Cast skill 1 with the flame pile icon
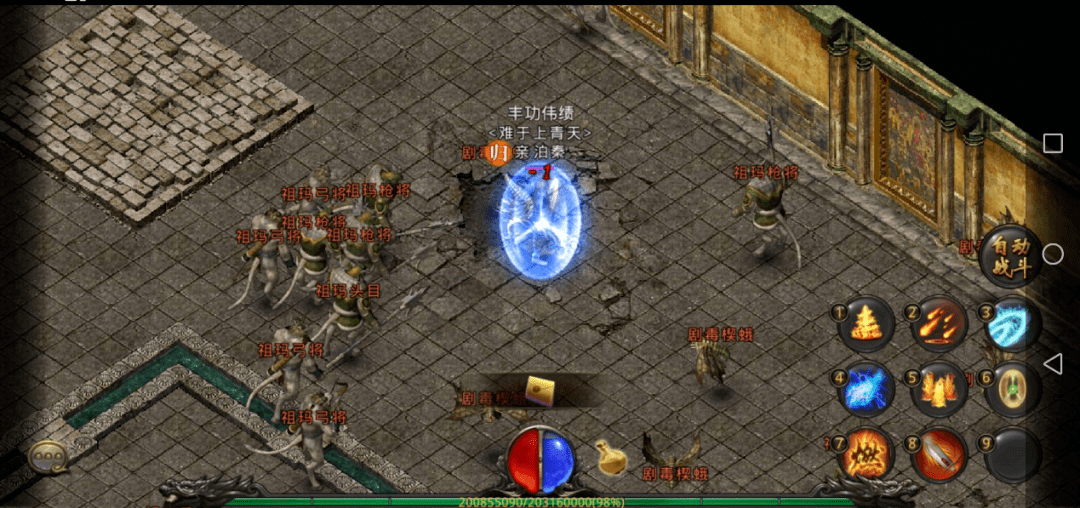This screenshot has height=508, width=1080. 865,325
